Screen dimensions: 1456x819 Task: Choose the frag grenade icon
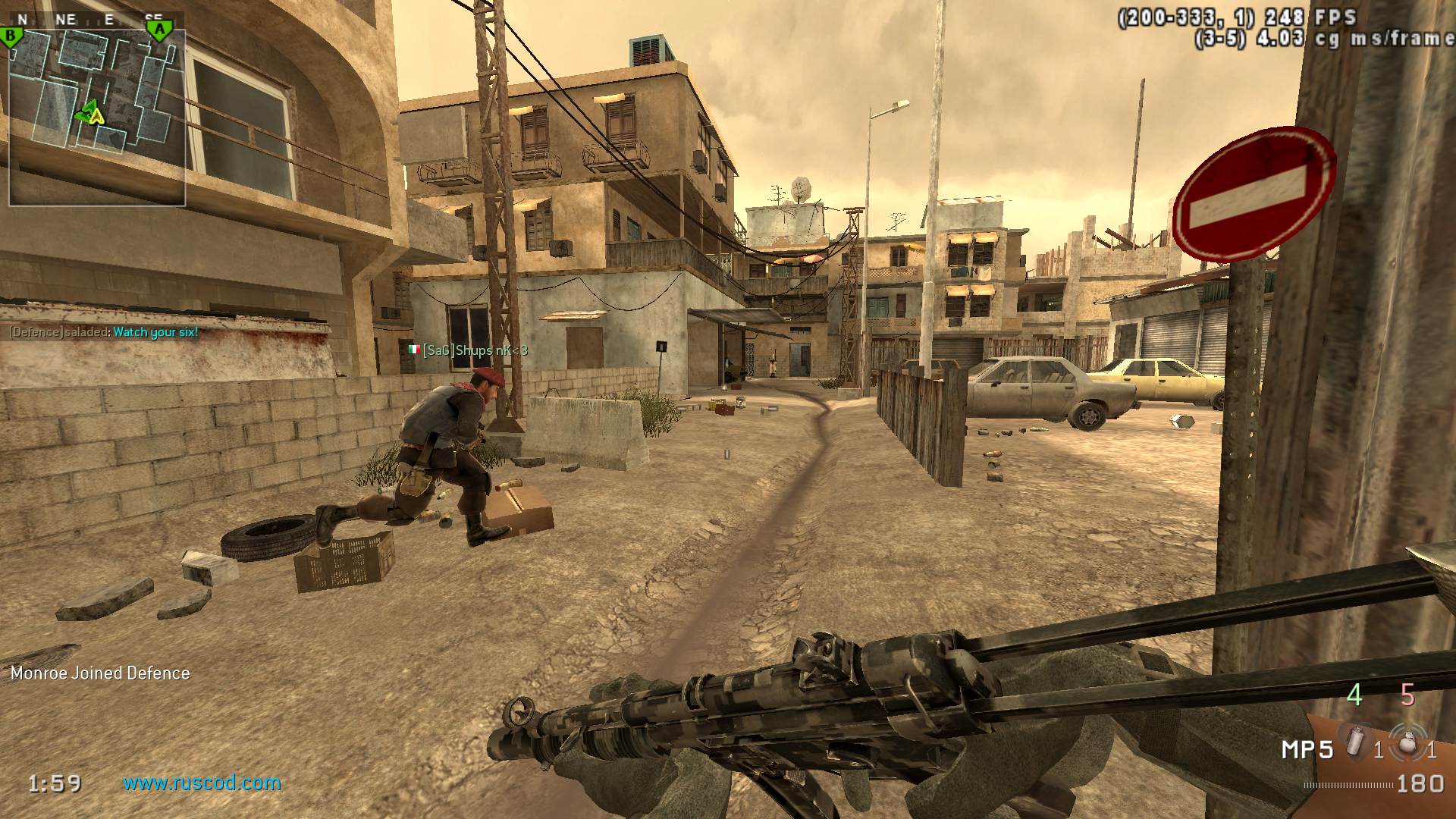[1408, 742]
